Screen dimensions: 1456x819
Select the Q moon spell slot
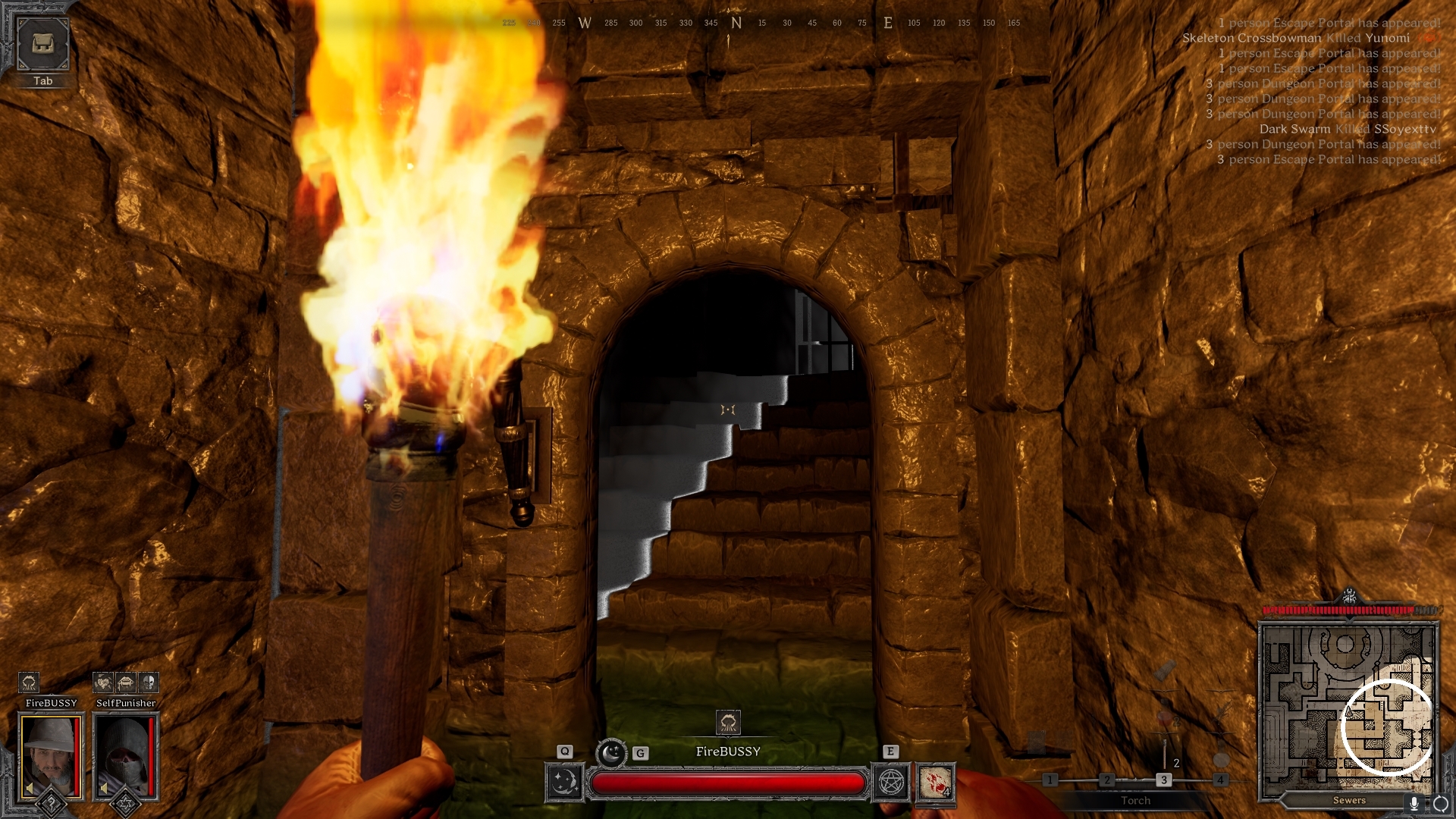565,783
